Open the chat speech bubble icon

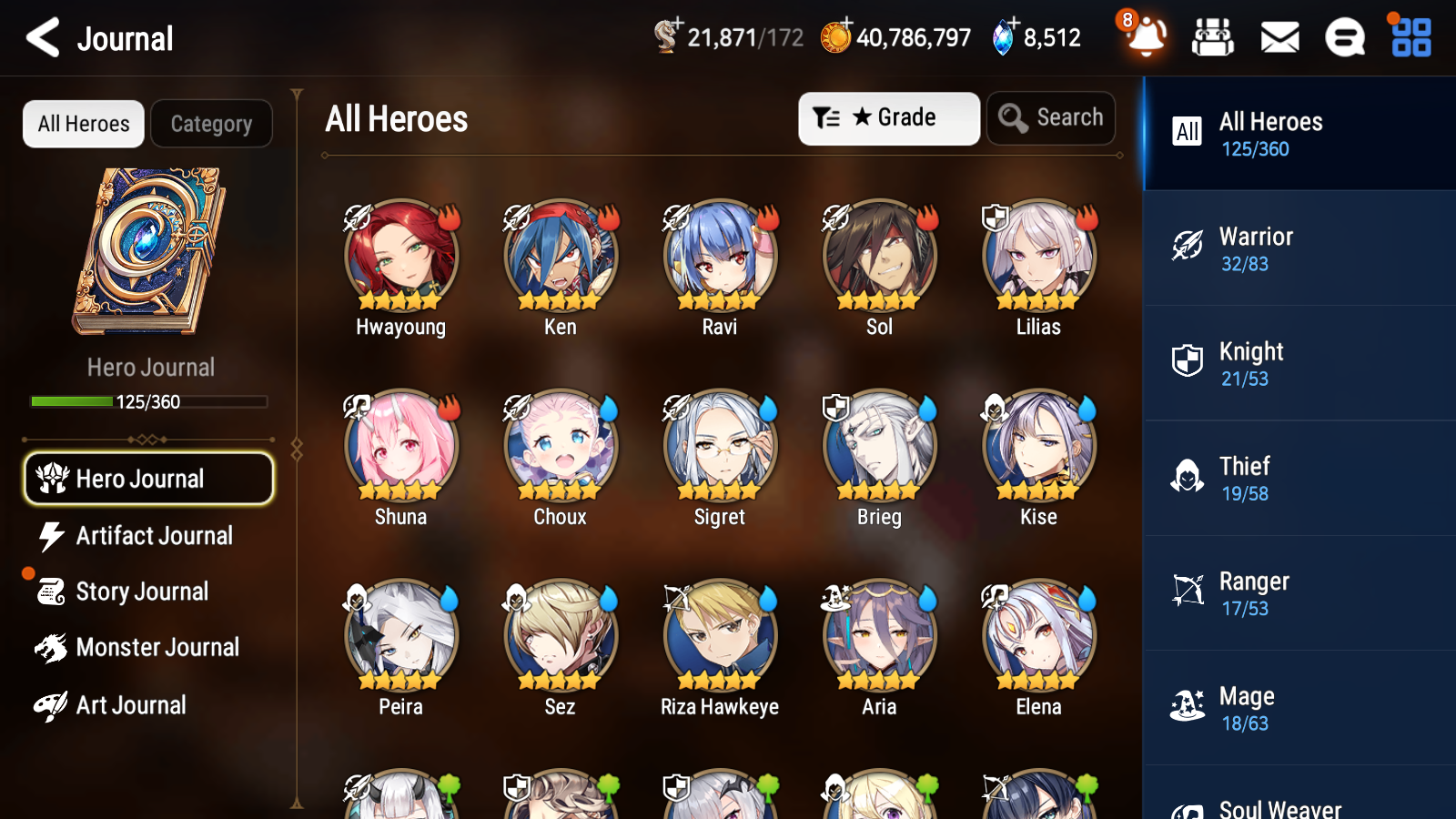click(1344, 38)
